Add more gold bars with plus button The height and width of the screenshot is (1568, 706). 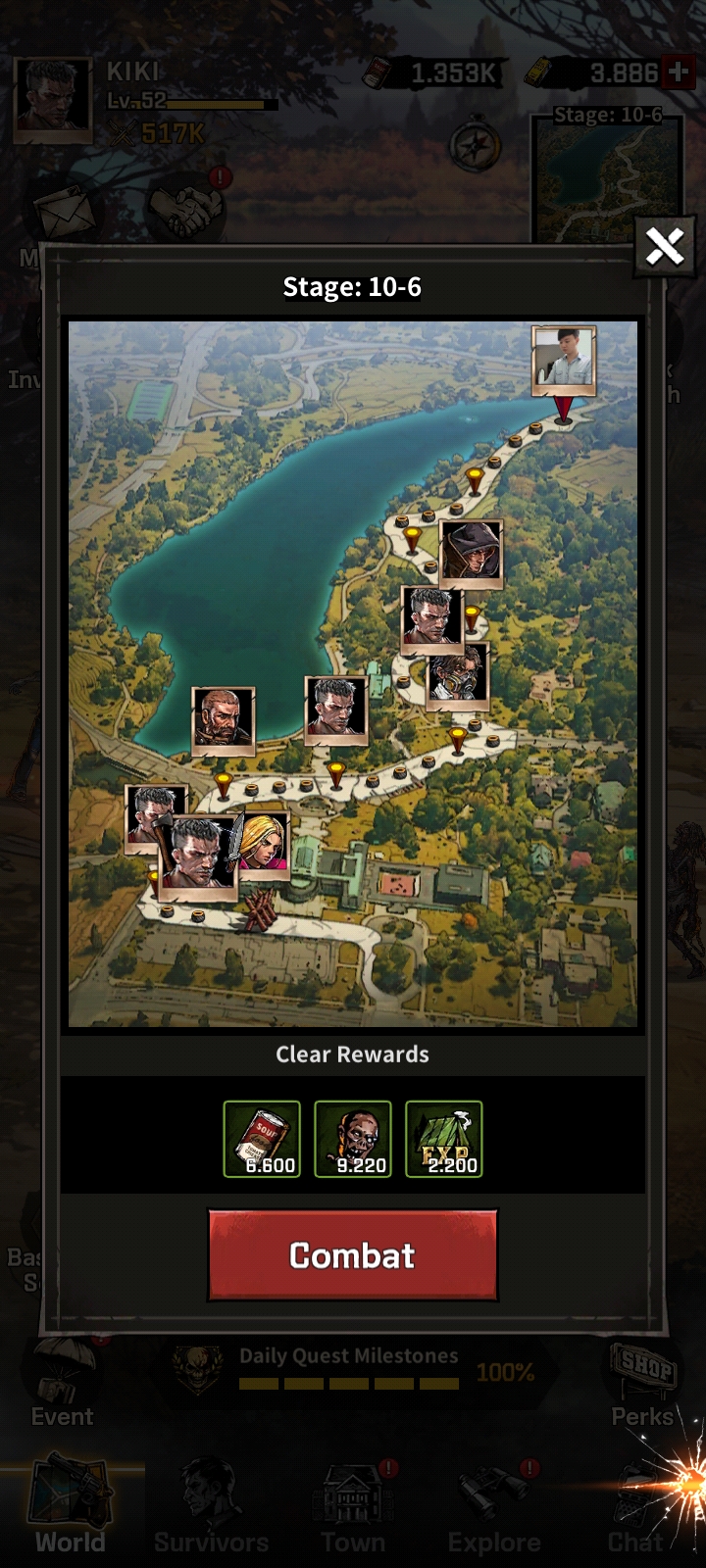[x=678, y=73]
